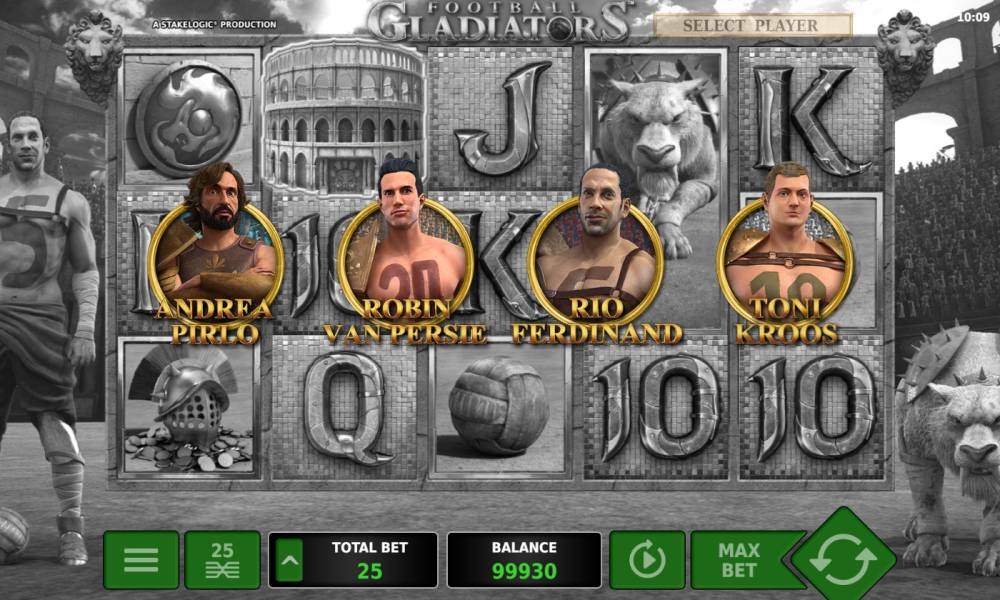
Task: Open the 25 paylines selector
Action: [222, 560]
